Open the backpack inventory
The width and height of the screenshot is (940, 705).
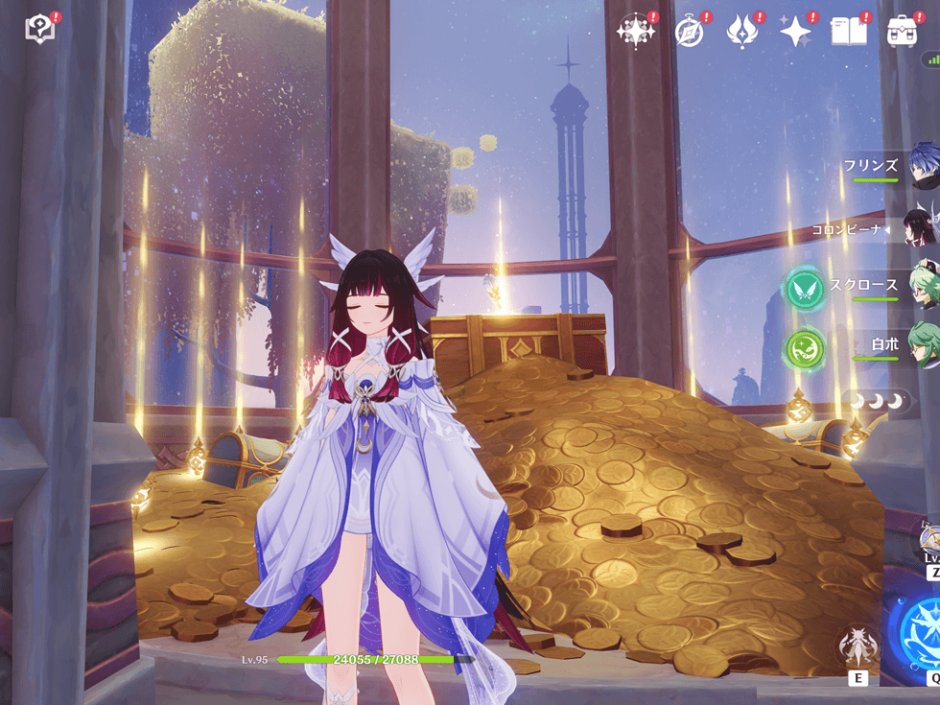(902, 32)
